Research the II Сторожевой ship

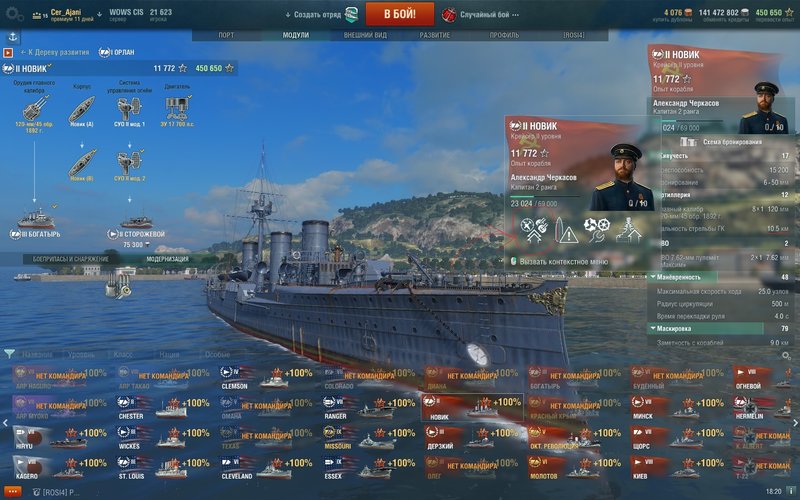135,222
